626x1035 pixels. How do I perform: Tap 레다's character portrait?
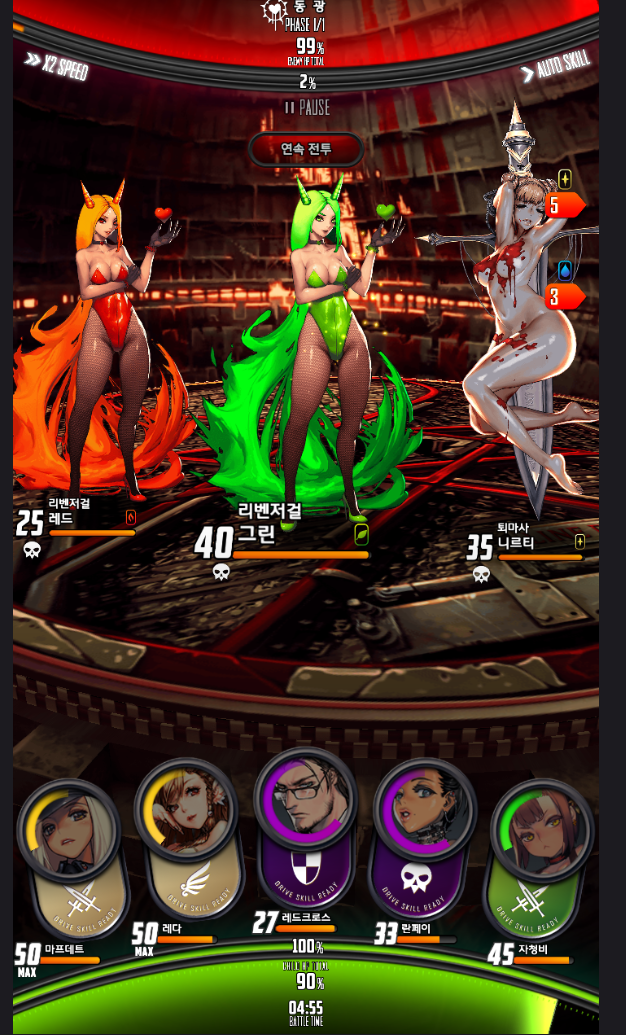185,808
